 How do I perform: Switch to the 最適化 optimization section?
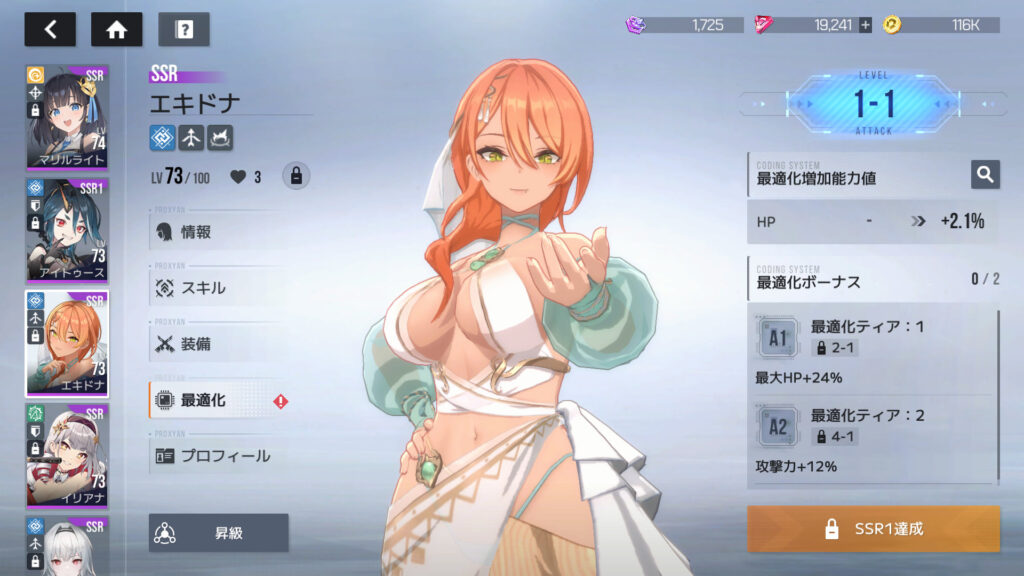click(x=217, y=400)
